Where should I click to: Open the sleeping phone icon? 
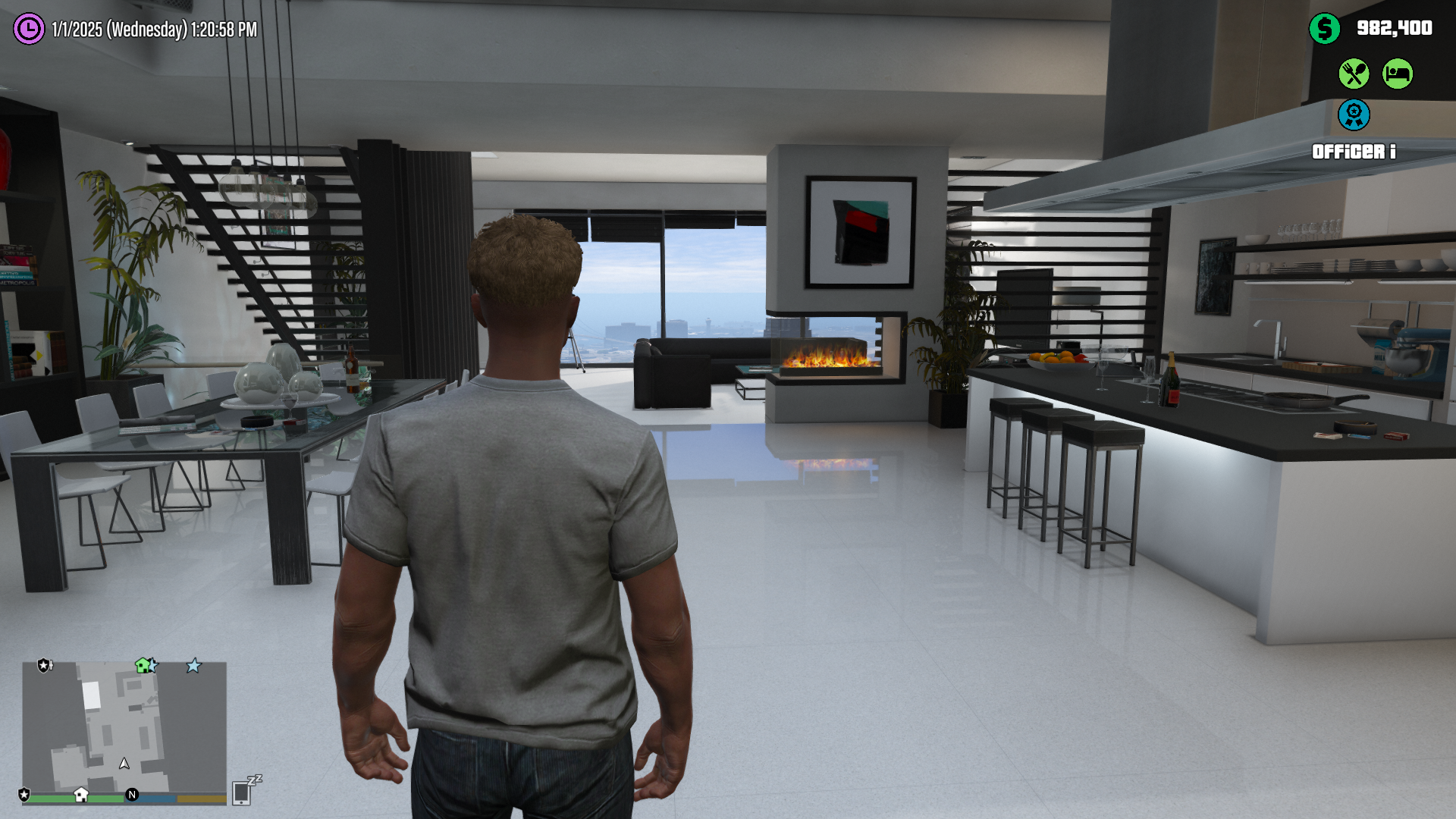243,791
